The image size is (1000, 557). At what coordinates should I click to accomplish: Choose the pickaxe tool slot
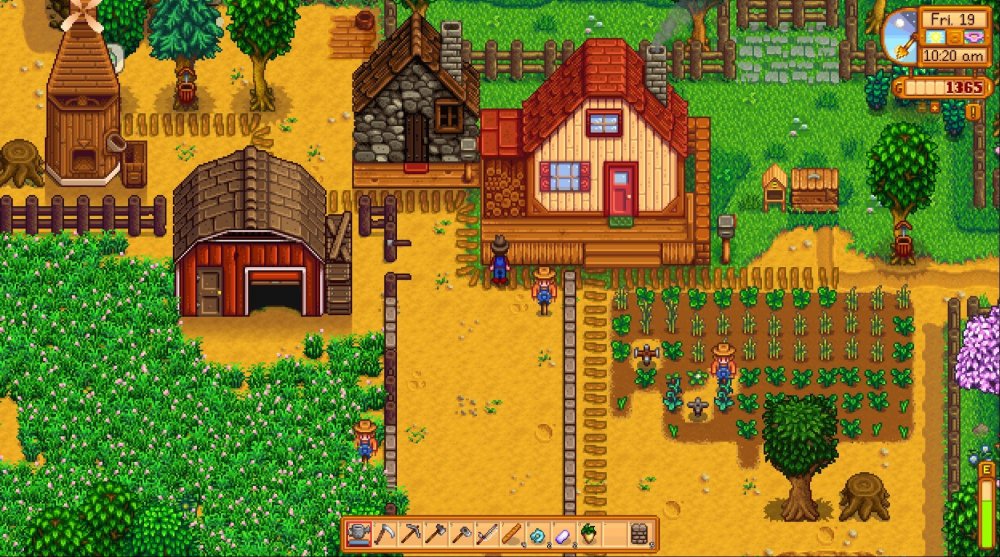pyautogui.click(x=410, y=533)
